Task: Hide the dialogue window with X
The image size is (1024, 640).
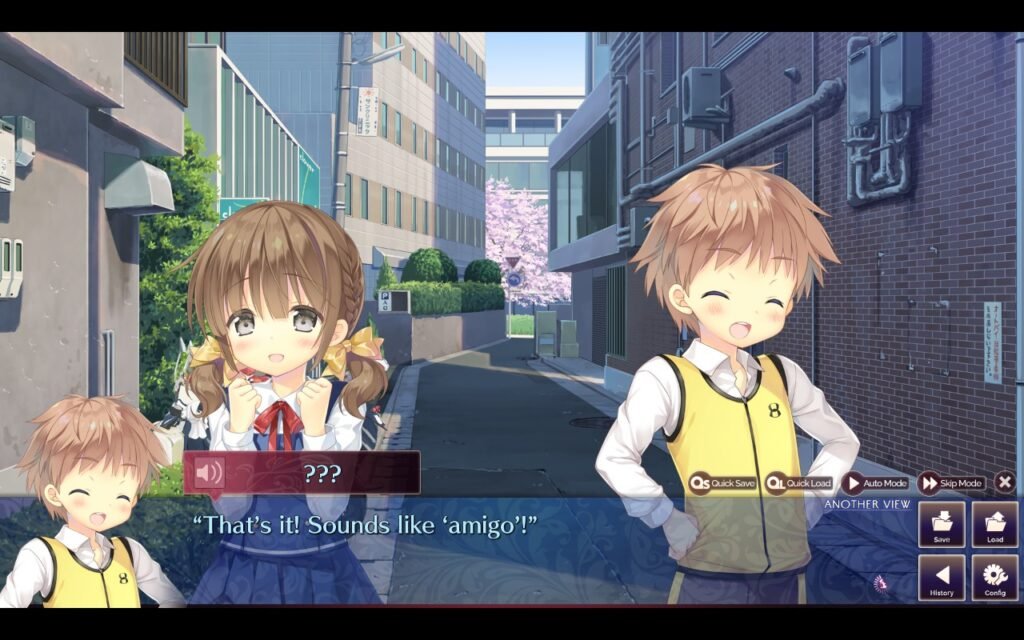Action: 1005,482
